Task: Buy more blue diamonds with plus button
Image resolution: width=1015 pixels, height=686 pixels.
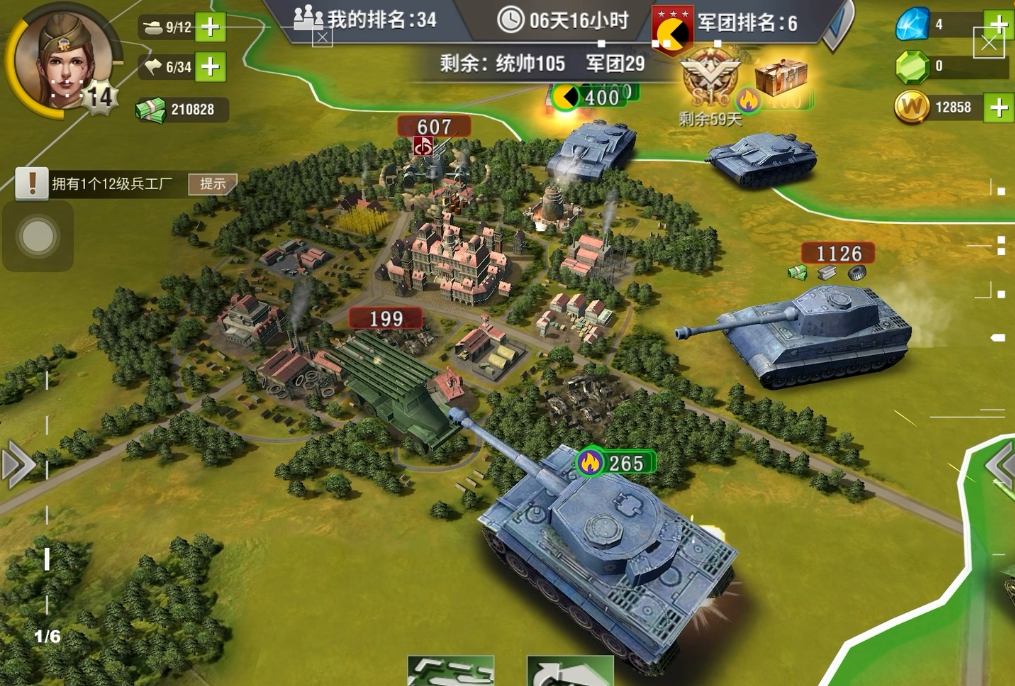Action: (998, 23)
